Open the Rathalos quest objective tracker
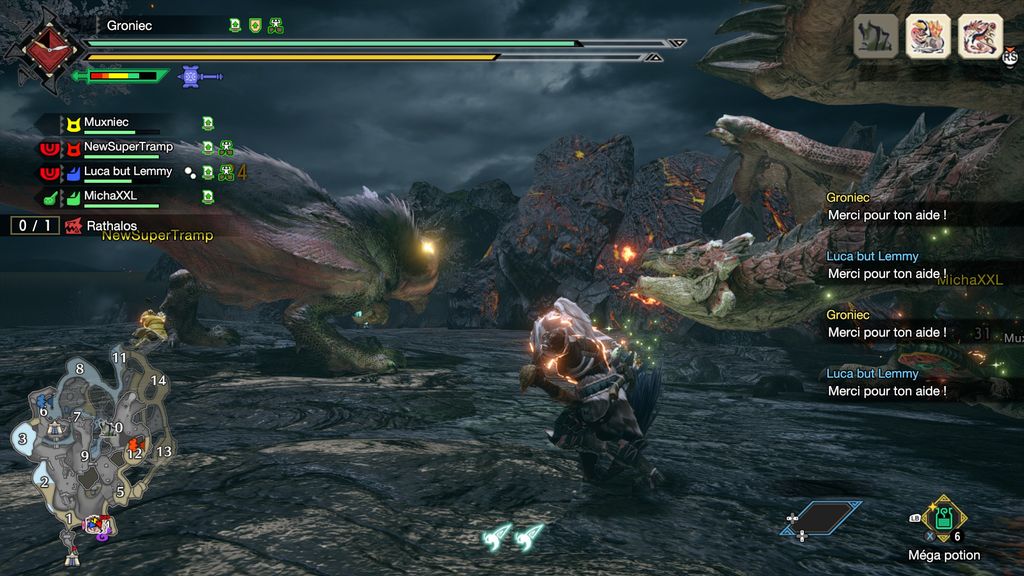Screen dimensions: 1024x576 [x=100, y=226]
